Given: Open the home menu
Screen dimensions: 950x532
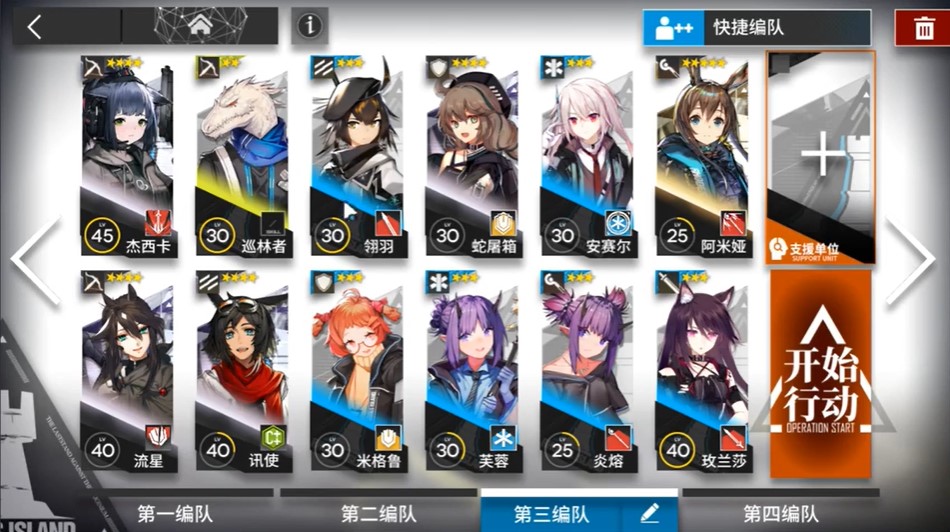Looking at the screenshot, I should 199,27.
